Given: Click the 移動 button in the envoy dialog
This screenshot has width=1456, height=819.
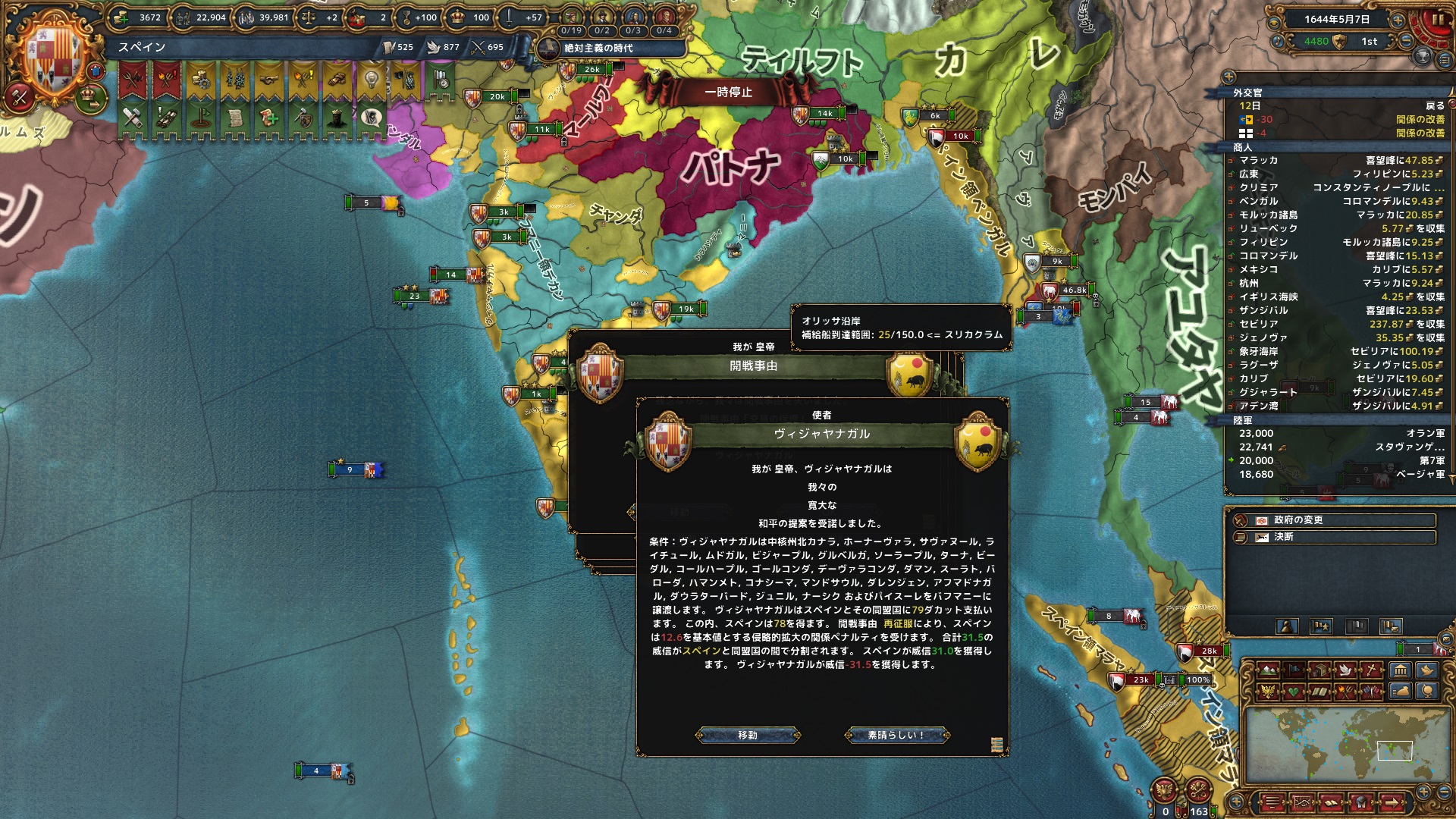Looking at the screenshot, I should coord(748,735).
